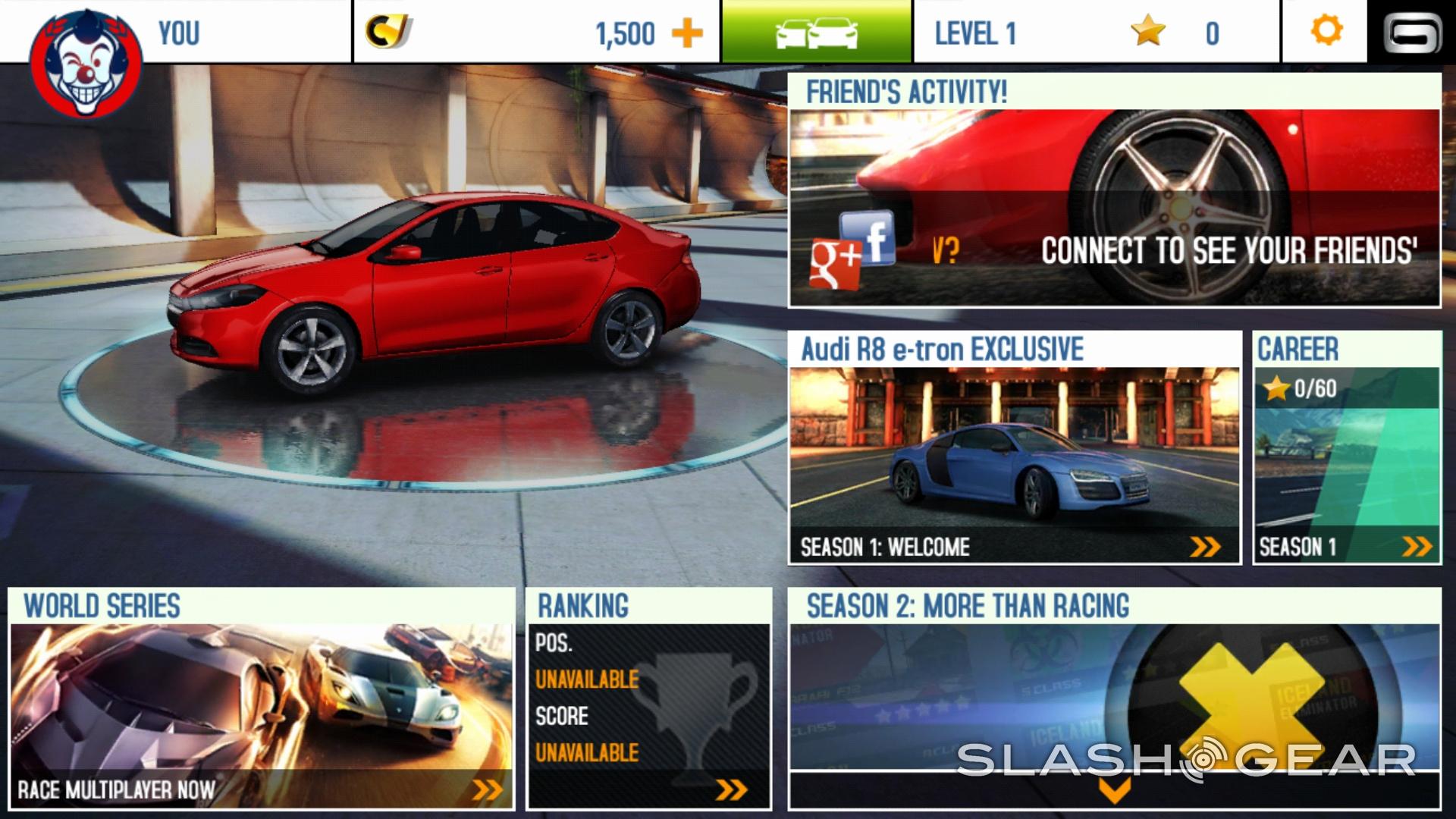This screenshot has width=1456, height=819.
Task: Add more credits with the plus button
Action: [x=687, y=33]
